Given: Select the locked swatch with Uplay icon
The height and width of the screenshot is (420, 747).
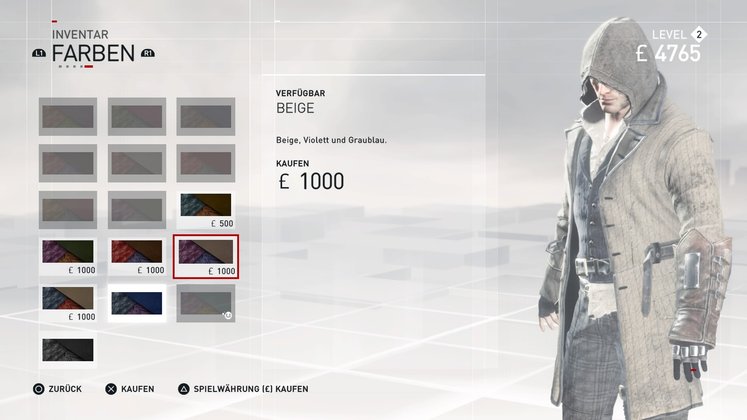Looking at the screenshot, I should 206,303.
